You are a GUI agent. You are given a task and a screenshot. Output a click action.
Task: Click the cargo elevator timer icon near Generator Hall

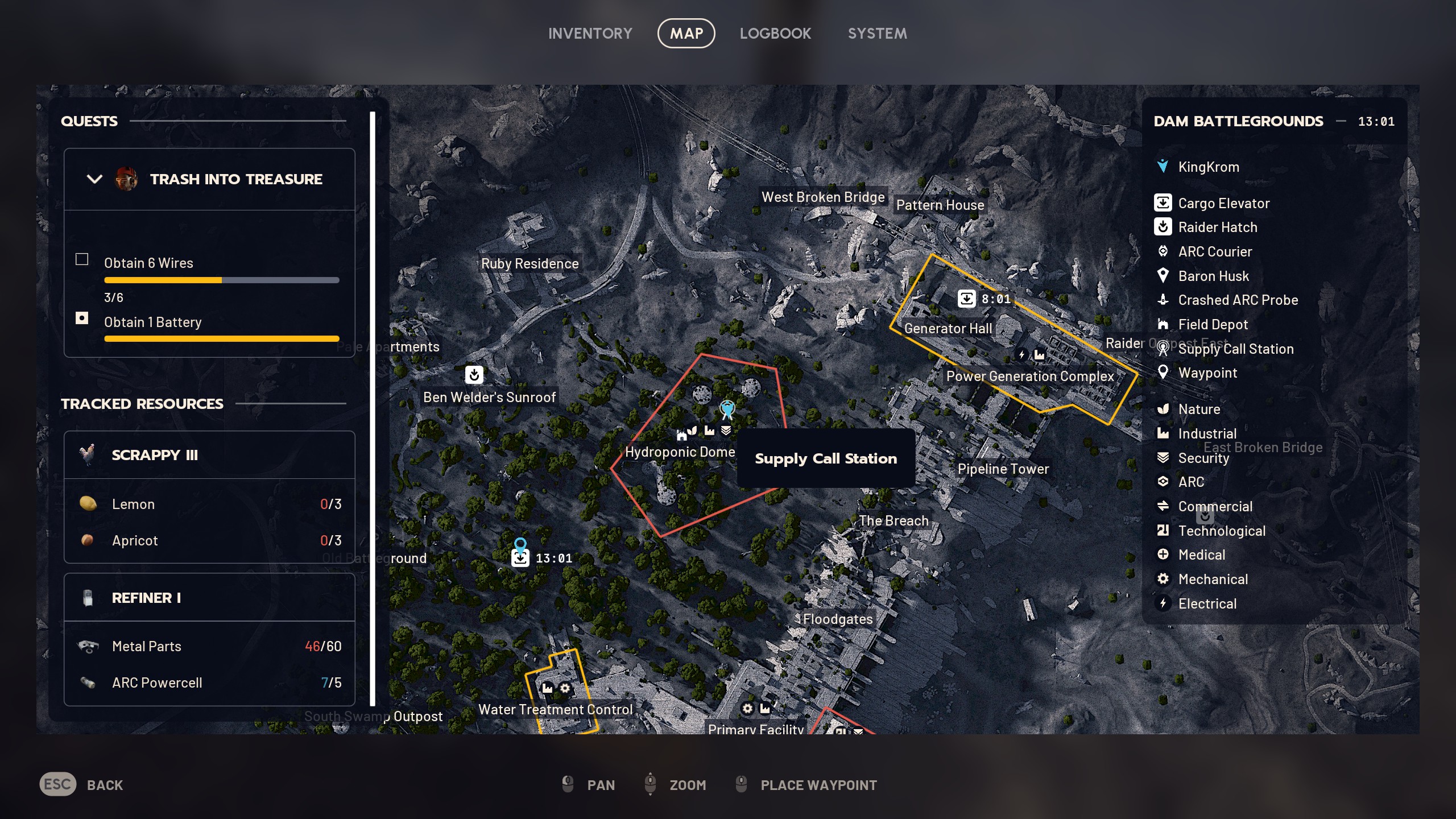tap(967, 298)
